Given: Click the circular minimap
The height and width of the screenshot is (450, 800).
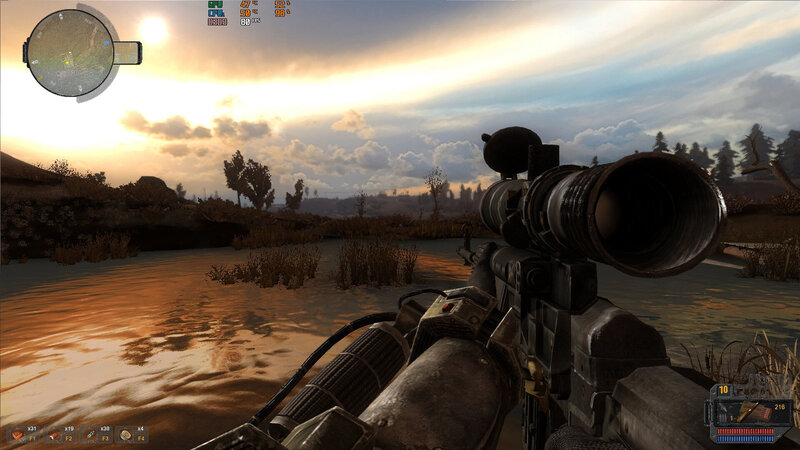Looking at the screenshot, I should [69, 52].
